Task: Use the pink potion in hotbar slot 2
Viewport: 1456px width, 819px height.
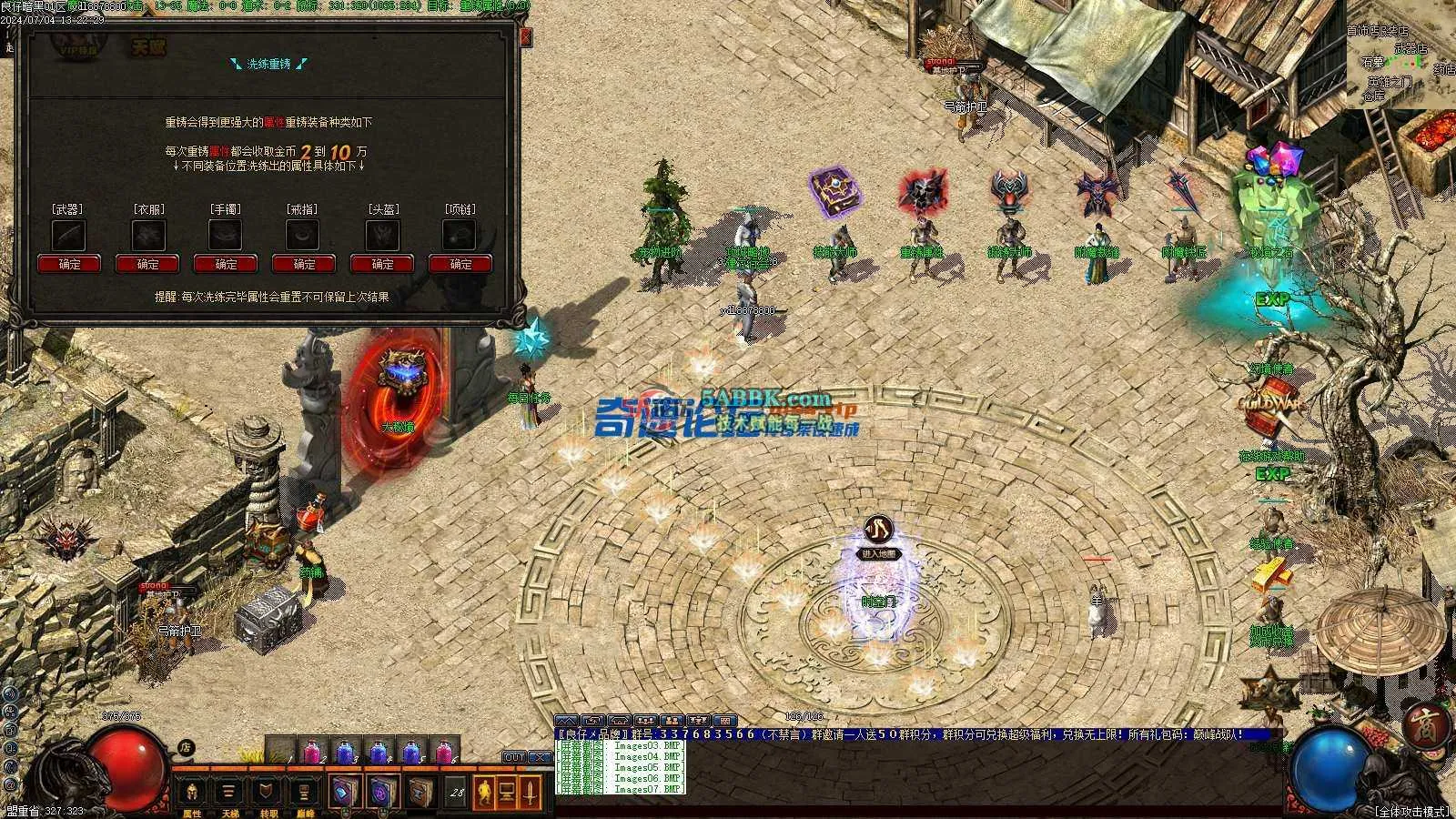Action: [311, 752]
